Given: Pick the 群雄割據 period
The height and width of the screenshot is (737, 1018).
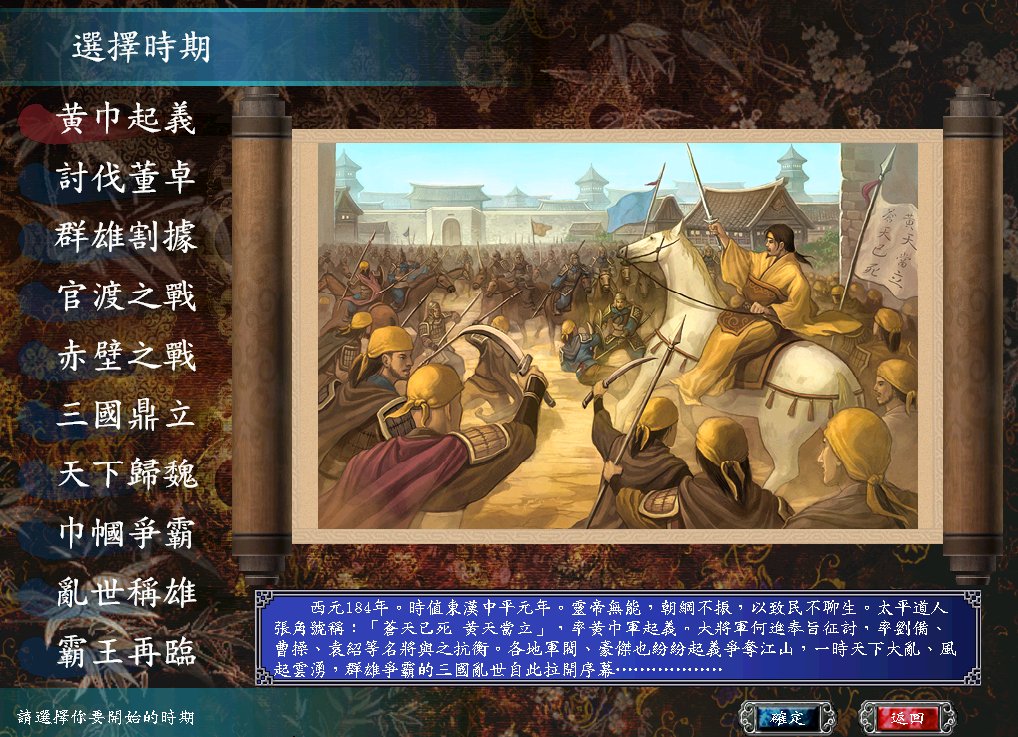Looking at the screenshot, I should coord(126,237).
